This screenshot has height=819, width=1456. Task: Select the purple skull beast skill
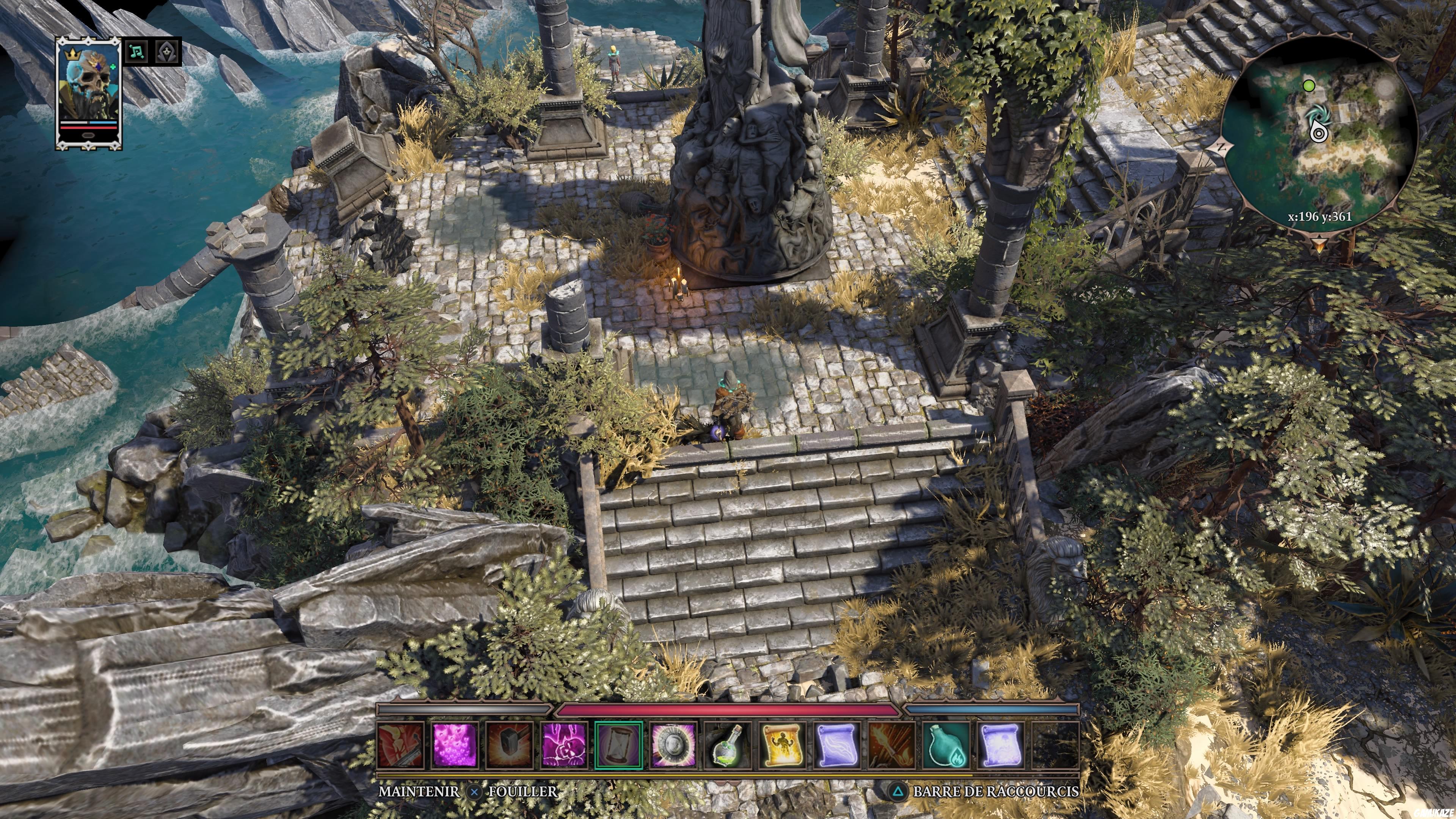pyautogui.click(x=564, y=746)
